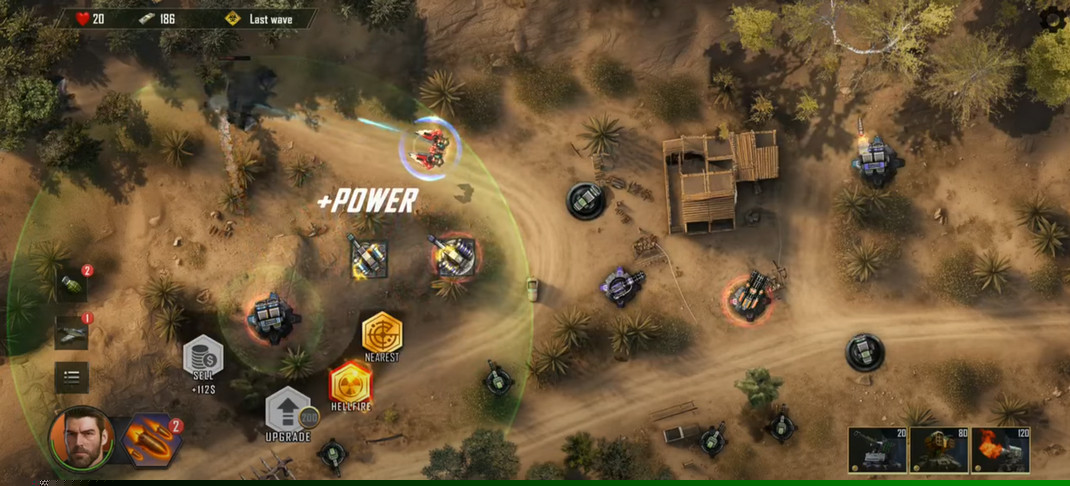Trigger the hero's rocket barrage skill

pyautogui.click(x=151, y=440)
